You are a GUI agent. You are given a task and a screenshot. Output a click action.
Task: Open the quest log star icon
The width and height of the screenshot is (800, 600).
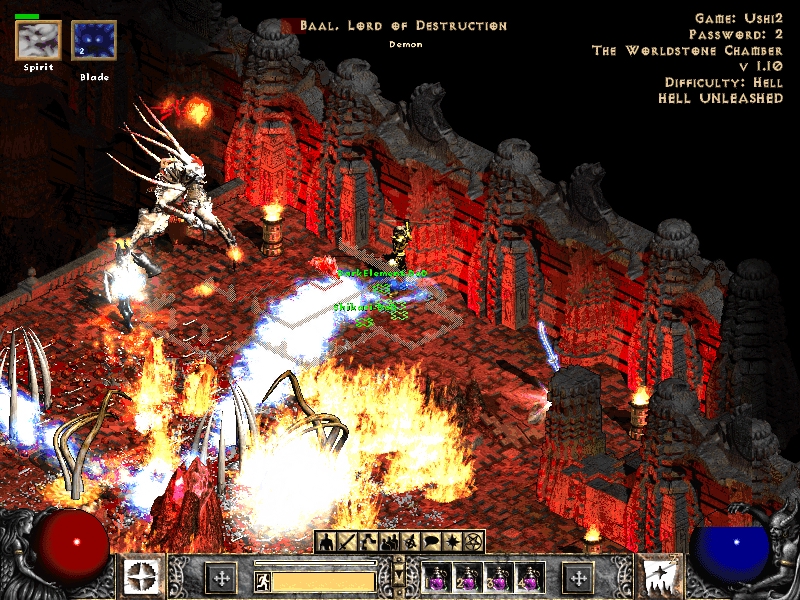click(452, 542)
